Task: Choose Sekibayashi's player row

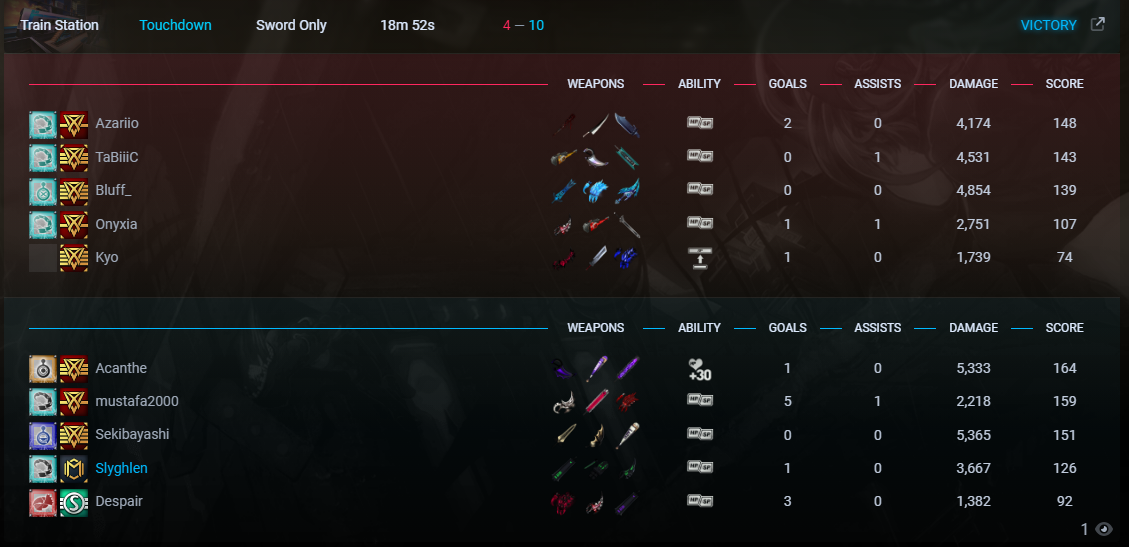Action: tap(132, 434)
